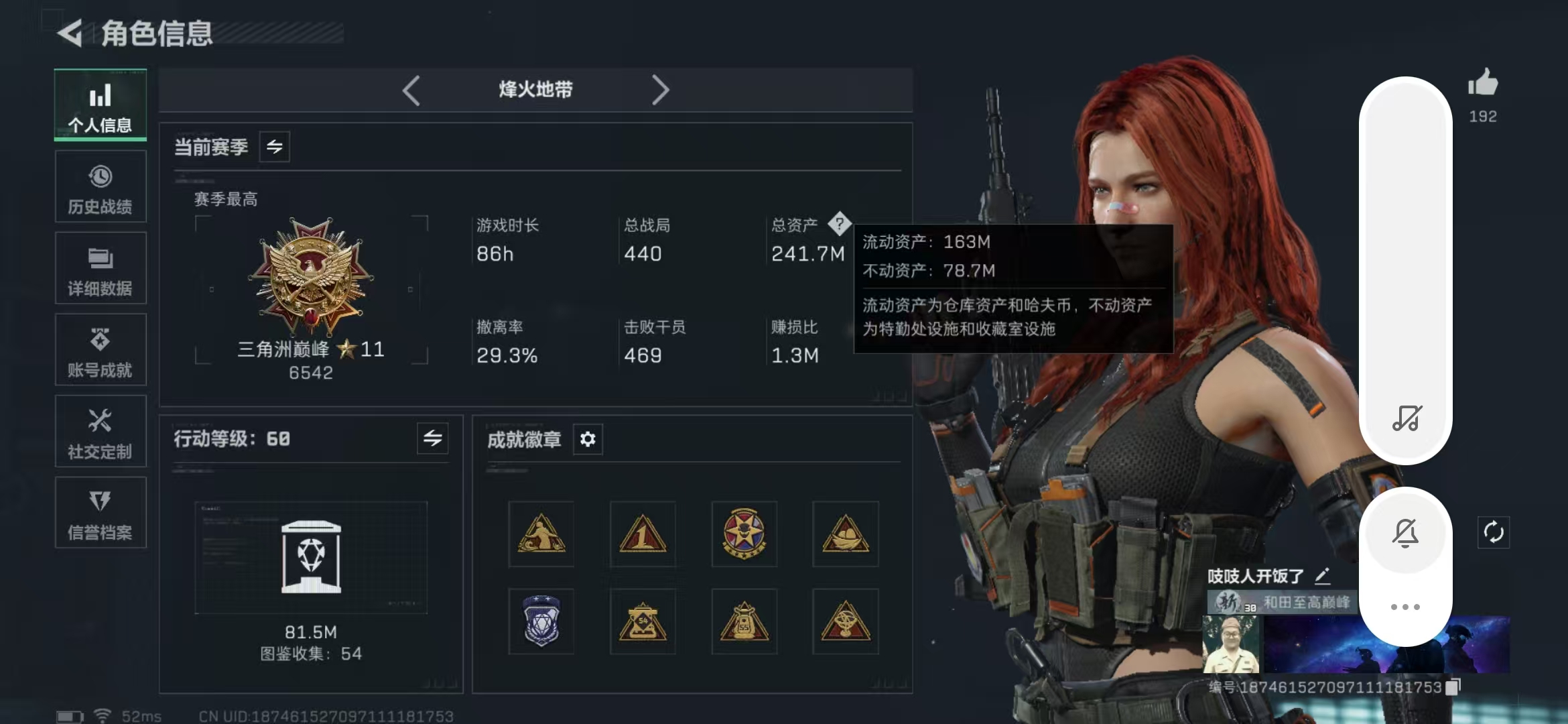Click the right arrow next to 烽火地带

pos(661,90)
